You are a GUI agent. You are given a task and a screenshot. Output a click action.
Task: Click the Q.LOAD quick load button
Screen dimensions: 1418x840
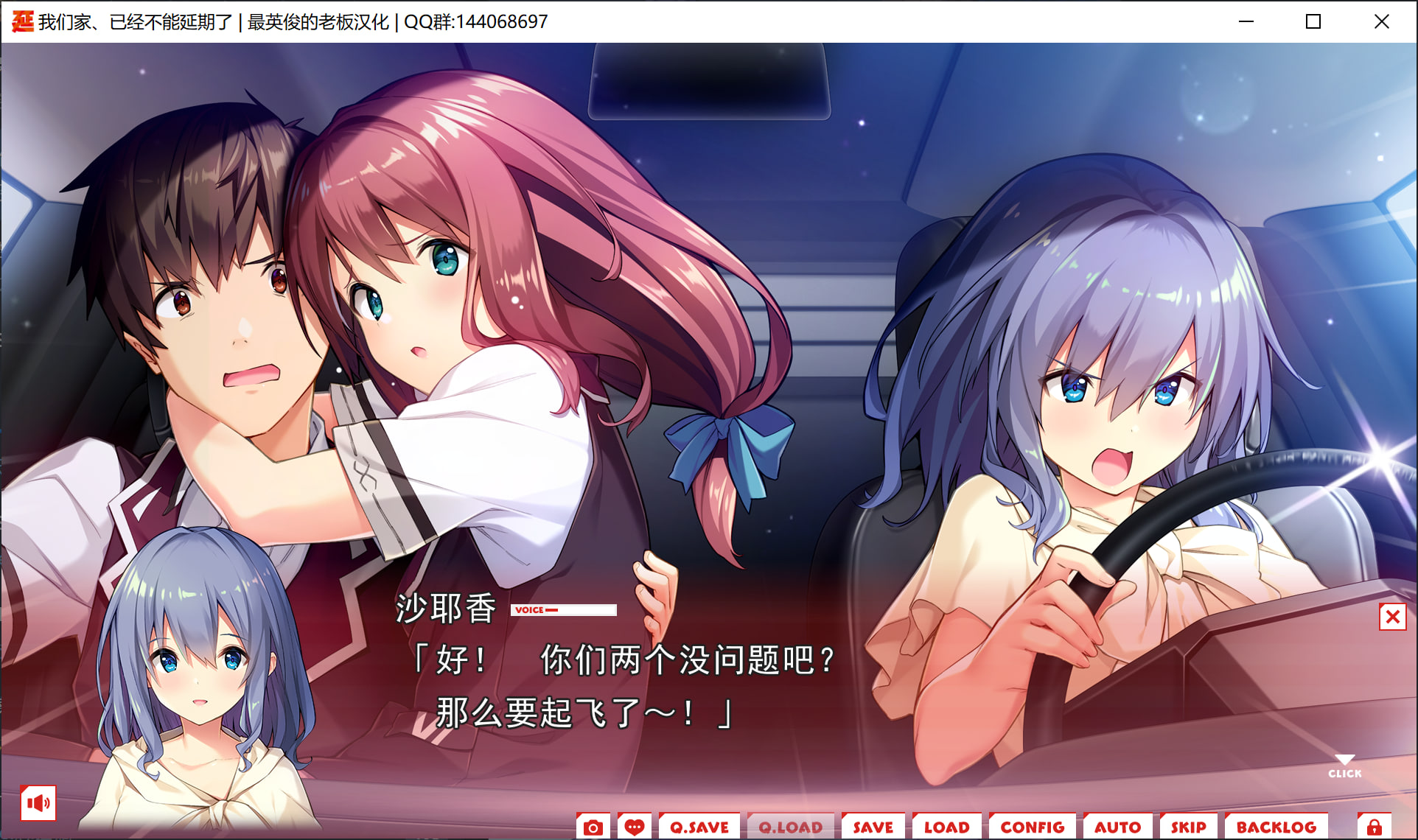tap(790, 827)
